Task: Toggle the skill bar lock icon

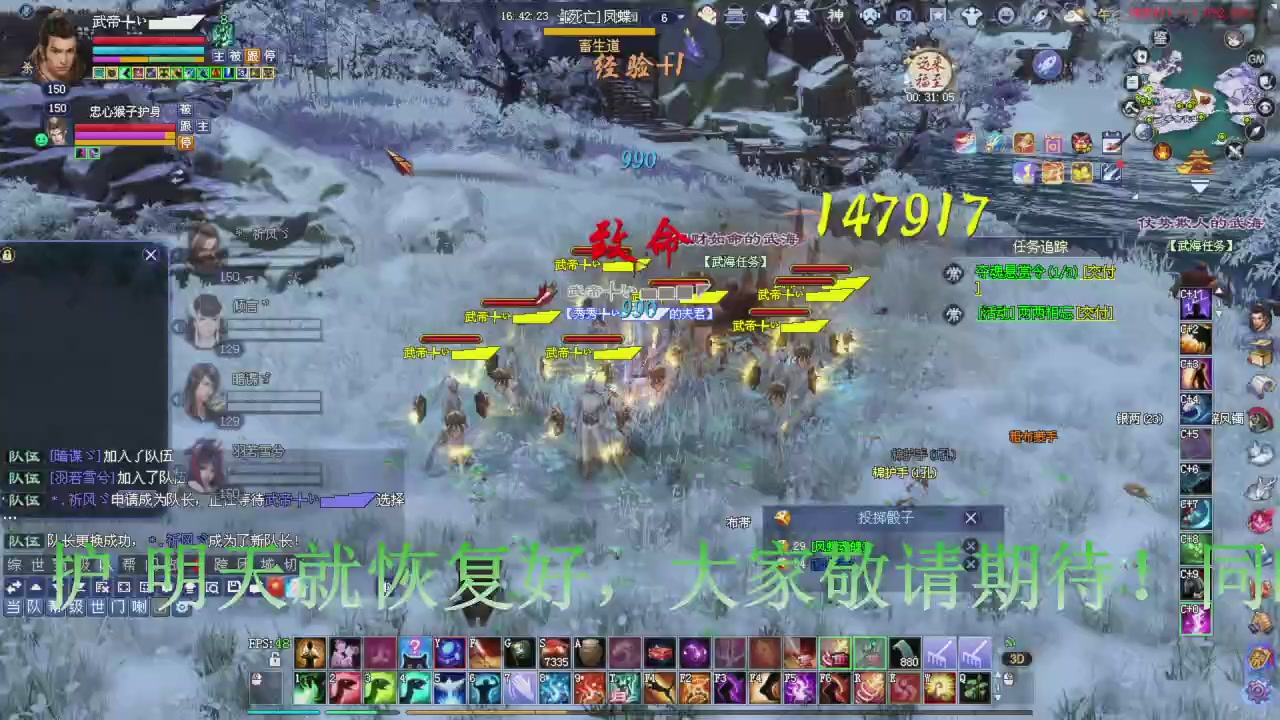Action: [x=274, y=661]
